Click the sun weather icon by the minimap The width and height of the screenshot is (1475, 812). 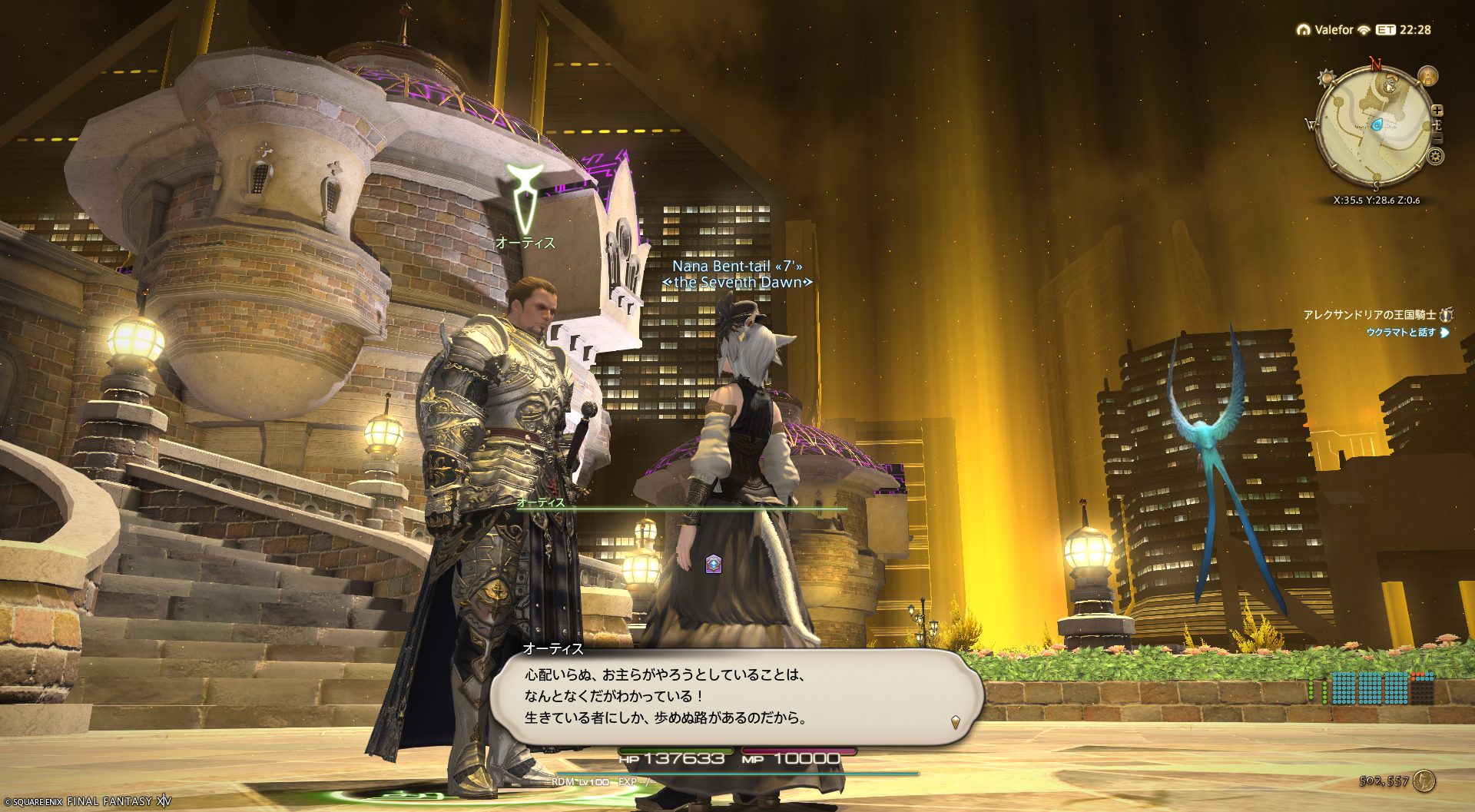1326,78
